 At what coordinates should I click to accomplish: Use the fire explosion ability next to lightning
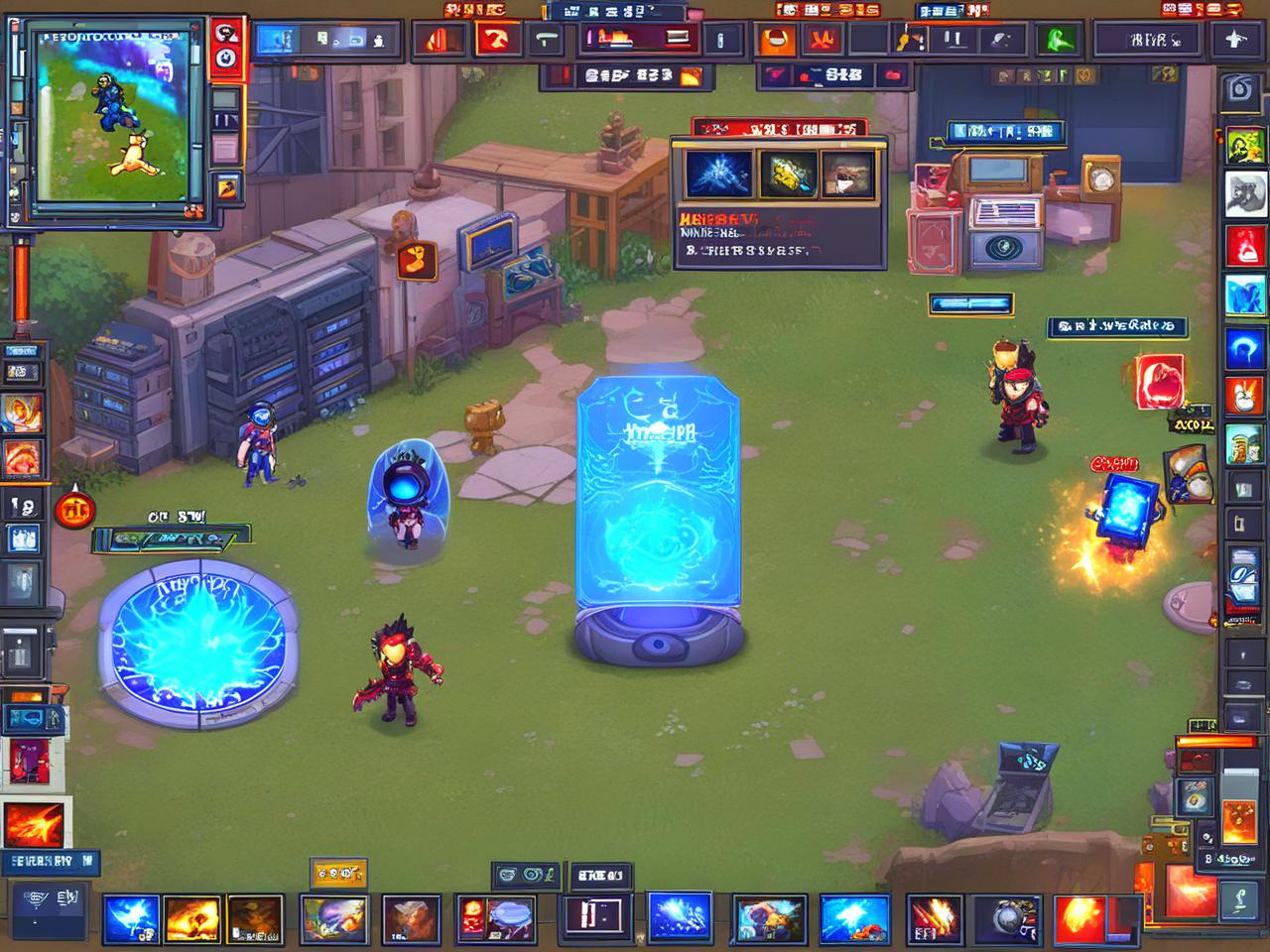coord(192,918)
